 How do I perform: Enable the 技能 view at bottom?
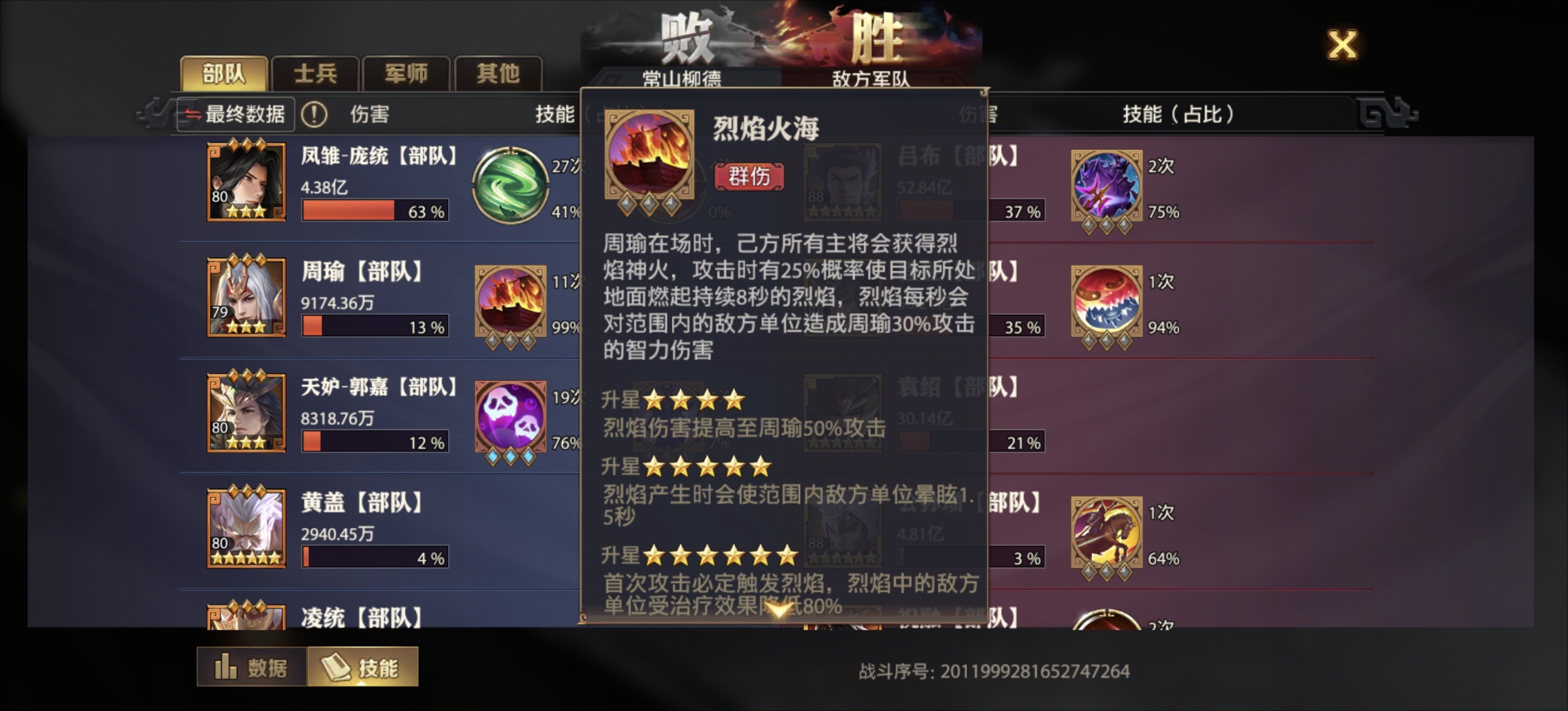(x=362, y=667)
